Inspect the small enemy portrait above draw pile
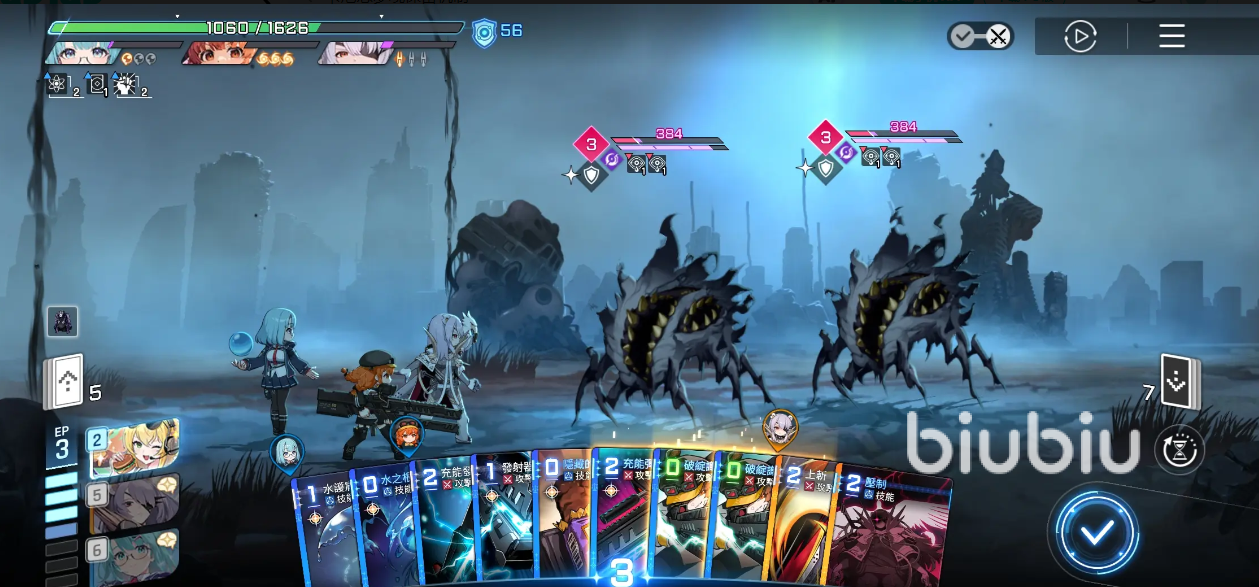 point(62,321)
